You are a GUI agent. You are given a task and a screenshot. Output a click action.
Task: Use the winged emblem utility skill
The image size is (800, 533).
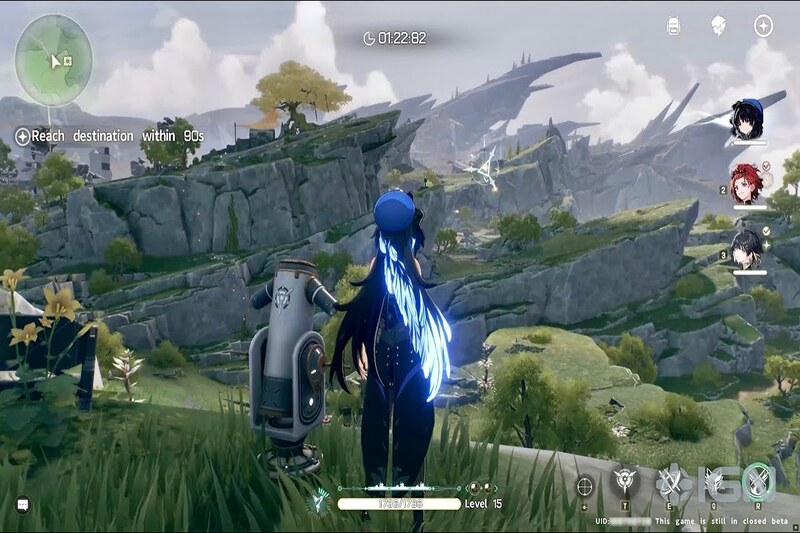(626, 481)
